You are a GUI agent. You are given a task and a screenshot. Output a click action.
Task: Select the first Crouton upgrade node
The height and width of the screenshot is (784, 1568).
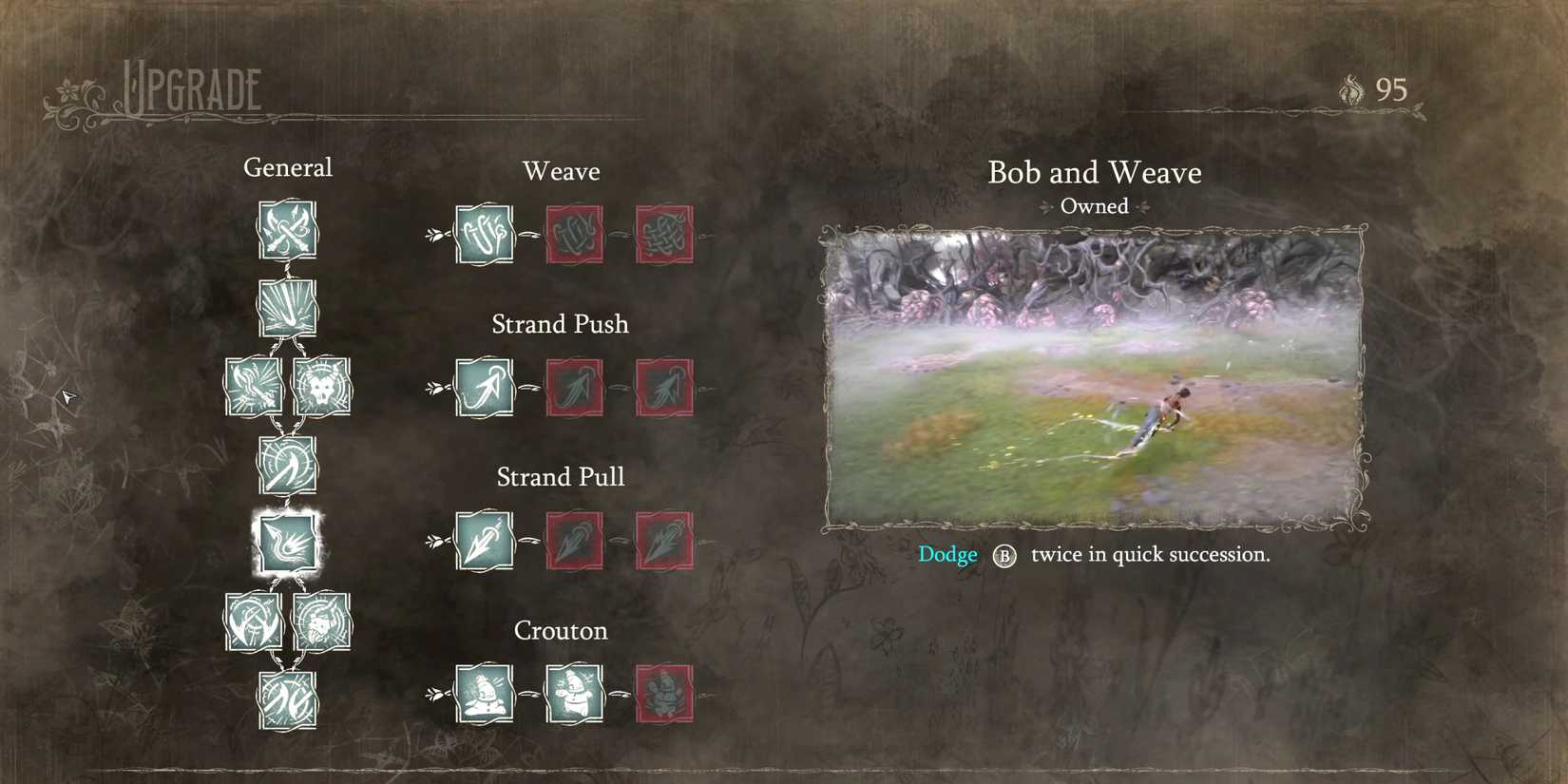point(485,696)
